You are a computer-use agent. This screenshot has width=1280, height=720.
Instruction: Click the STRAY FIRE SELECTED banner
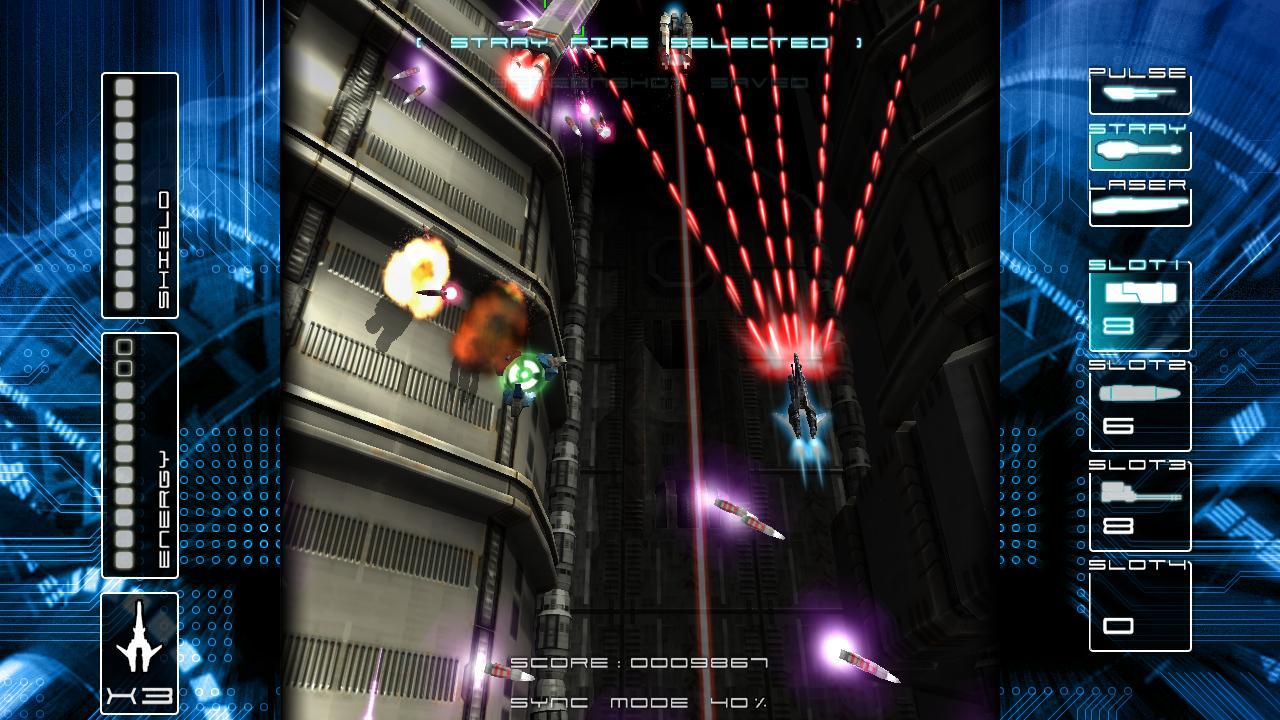pos(640,42)
